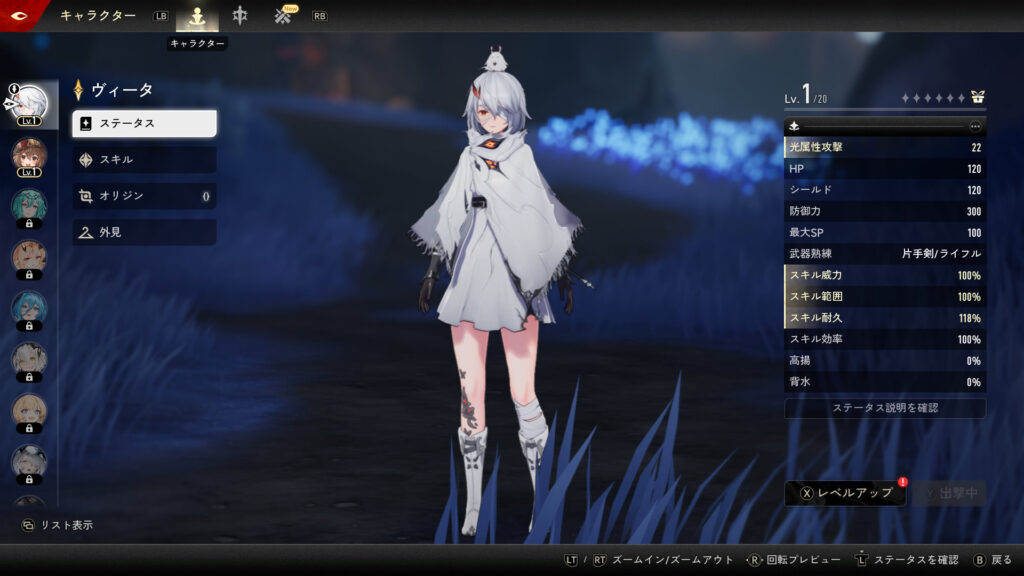This screenshot has width=1024, height=576.
Task: Open ステータス説明を確認 button
Action: (x=885, y=408)
